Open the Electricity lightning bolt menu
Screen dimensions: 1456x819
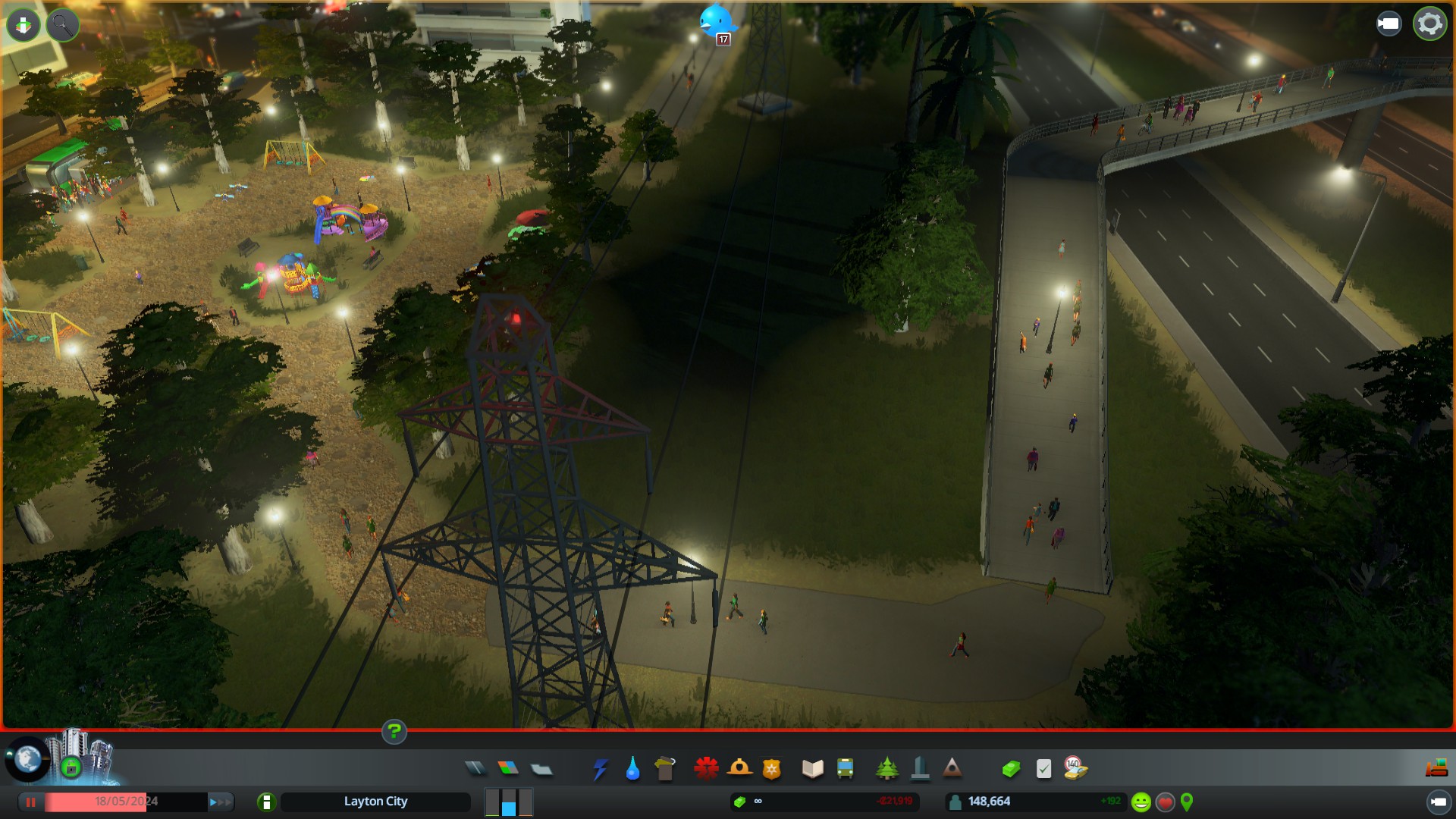tap(600, 769)
